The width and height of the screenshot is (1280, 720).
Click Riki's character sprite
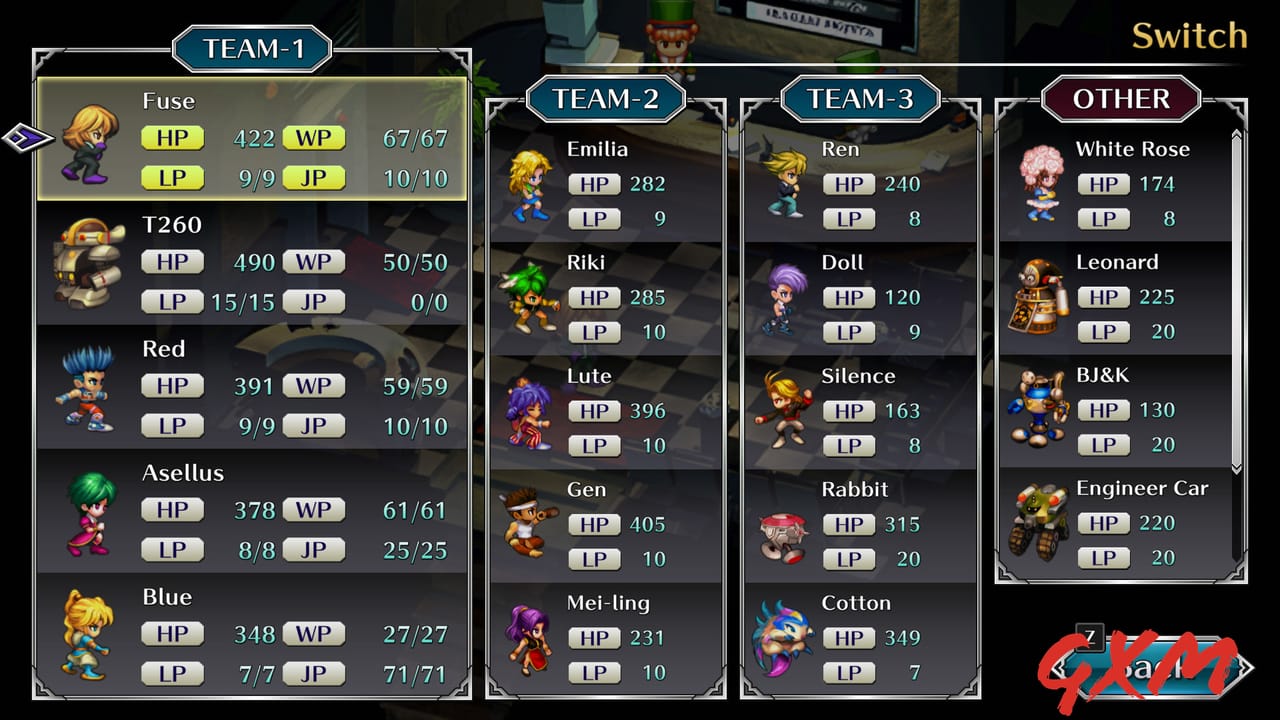tap(530, 298)
